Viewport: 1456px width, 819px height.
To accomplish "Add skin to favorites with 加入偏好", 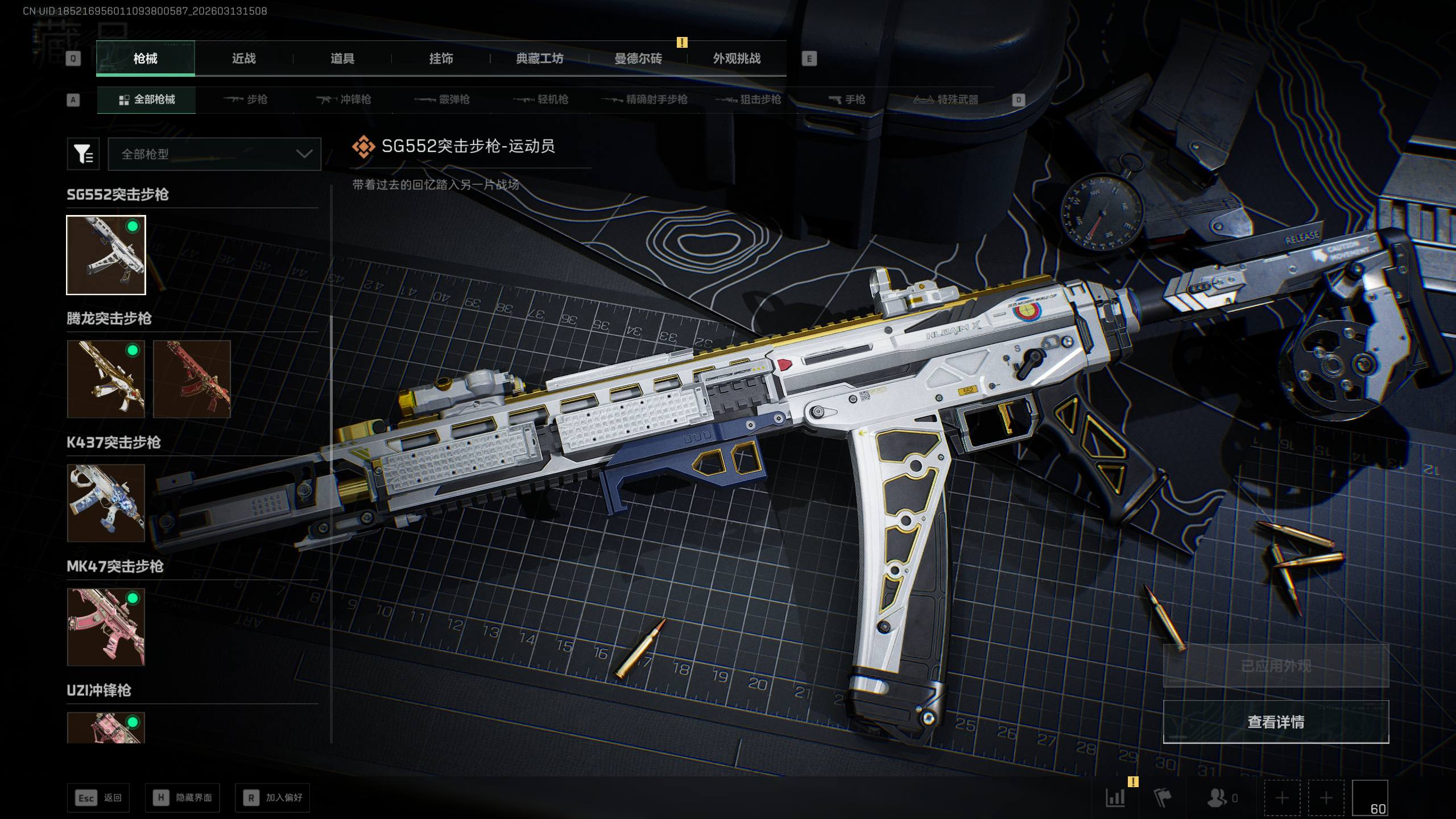I will click(x=273, y=798).
